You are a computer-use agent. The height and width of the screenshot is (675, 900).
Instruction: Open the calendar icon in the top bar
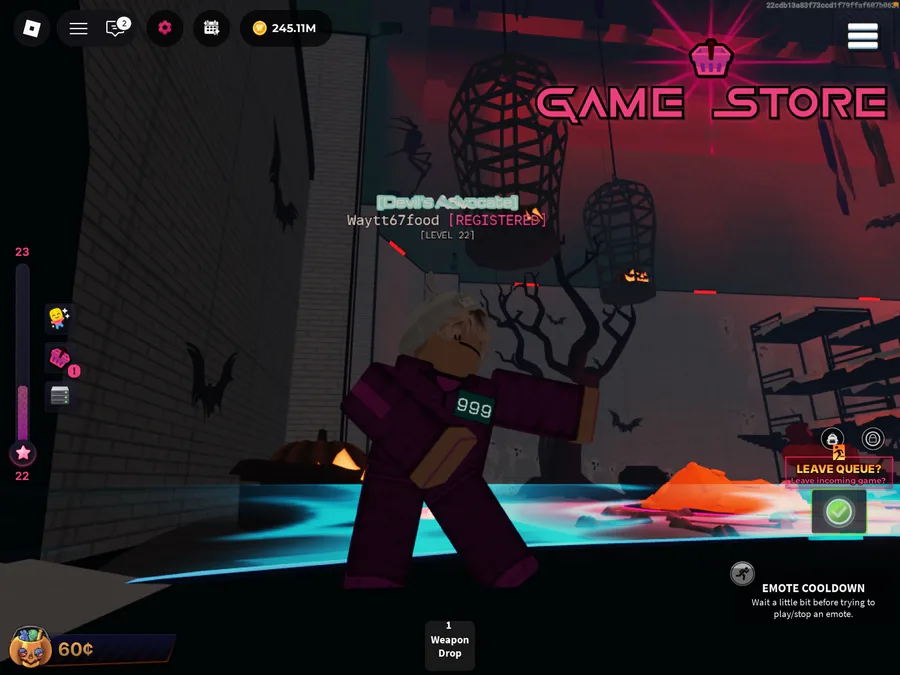tap(211, 28)
